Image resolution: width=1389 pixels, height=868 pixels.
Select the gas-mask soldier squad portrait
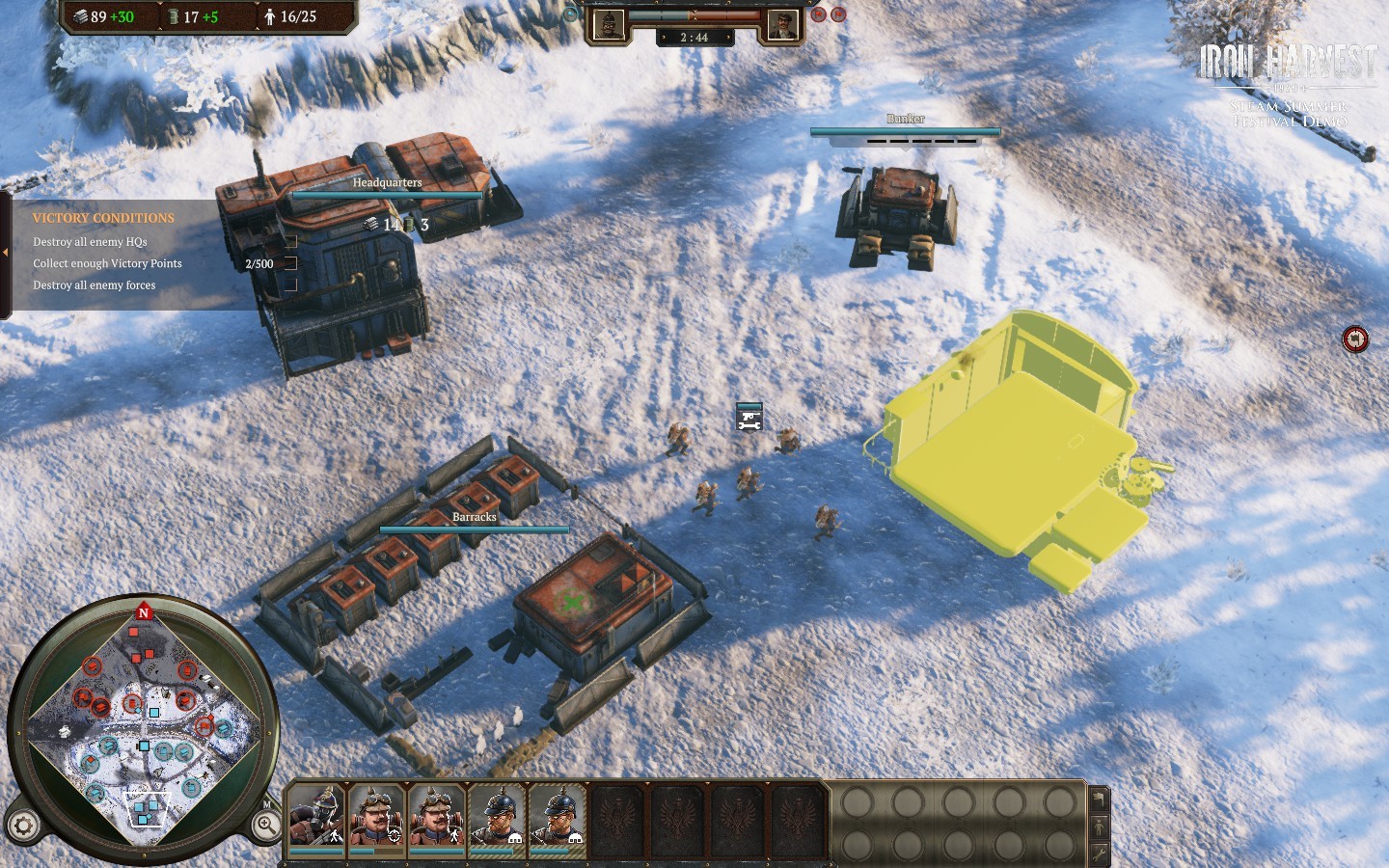[x=316, y=816]
